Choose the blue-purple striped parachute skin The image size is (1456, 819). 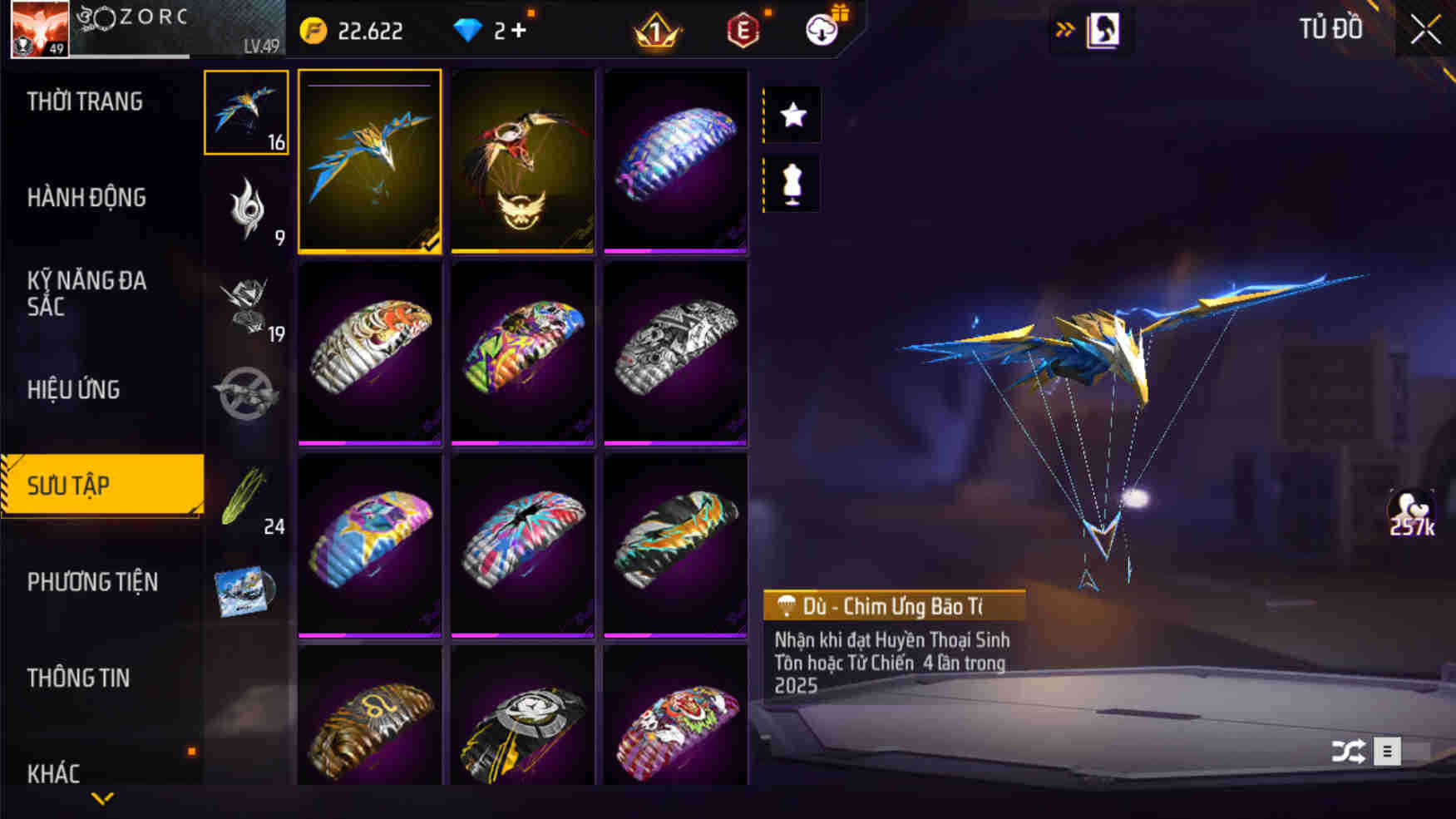pyautogui.click(x=675, y=160)
